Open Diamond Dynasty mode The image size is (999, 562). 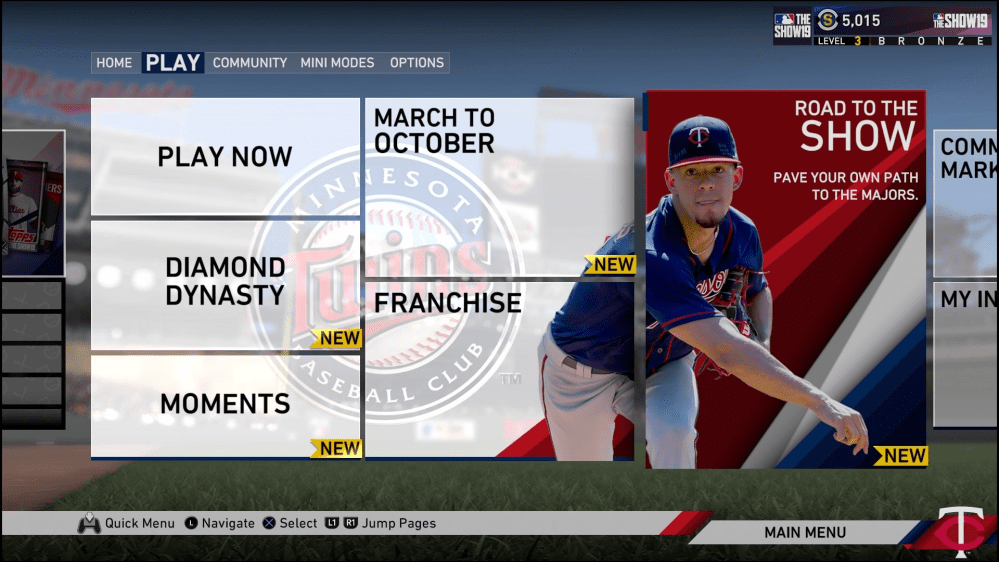click(x=225, y=283)
